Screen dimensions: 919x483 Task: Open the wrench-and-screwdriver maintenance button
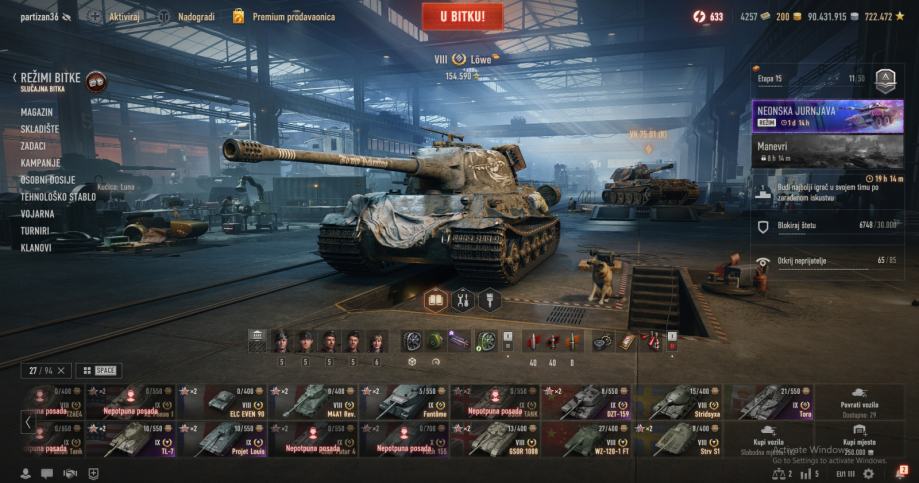click(x=462, y=299)
